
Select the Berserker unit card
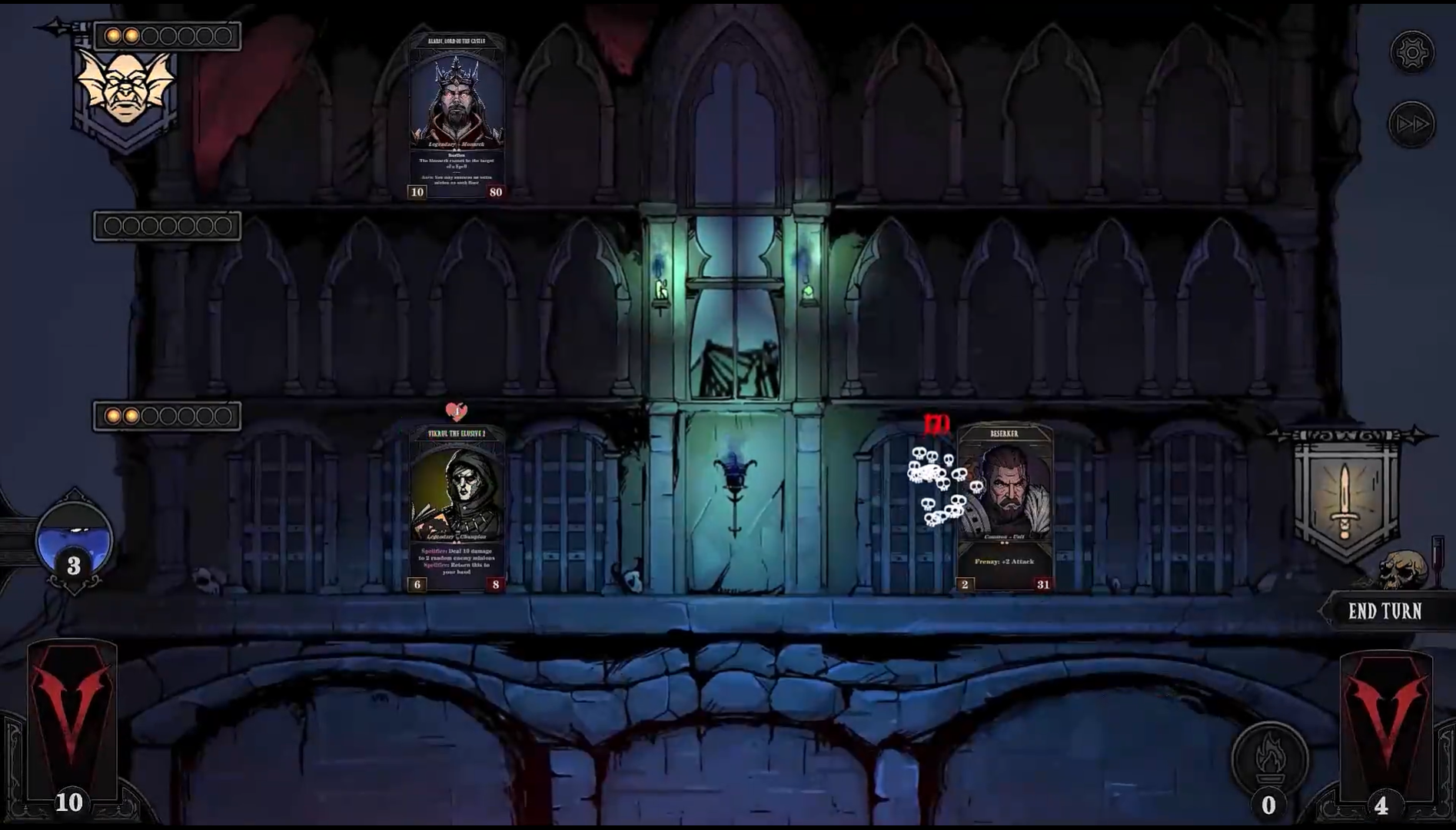pos(1004,508)
